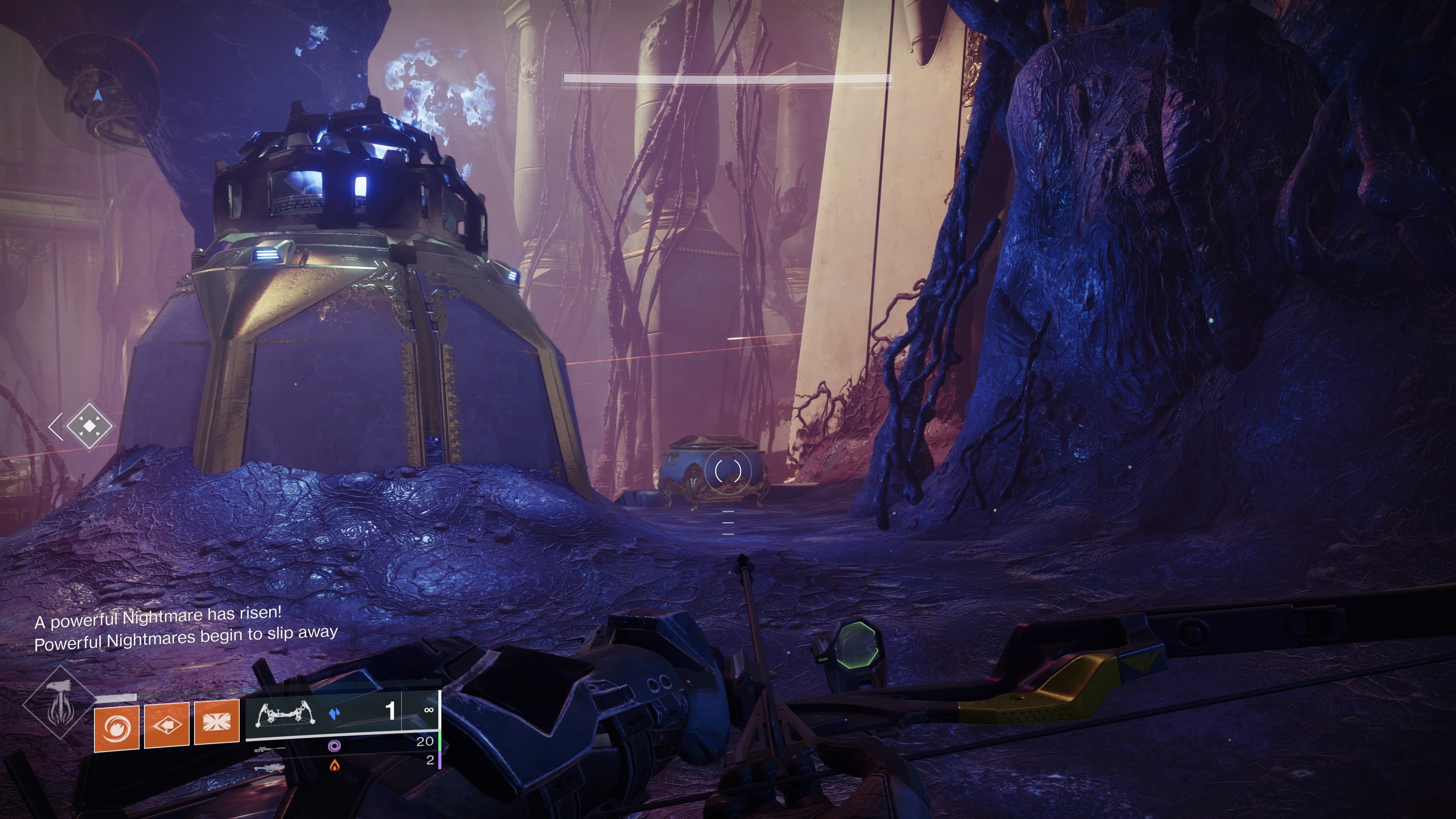Switch to the sniper rifle weapon
This screenshot has height=819, width=1456.
tap(270, 750)
